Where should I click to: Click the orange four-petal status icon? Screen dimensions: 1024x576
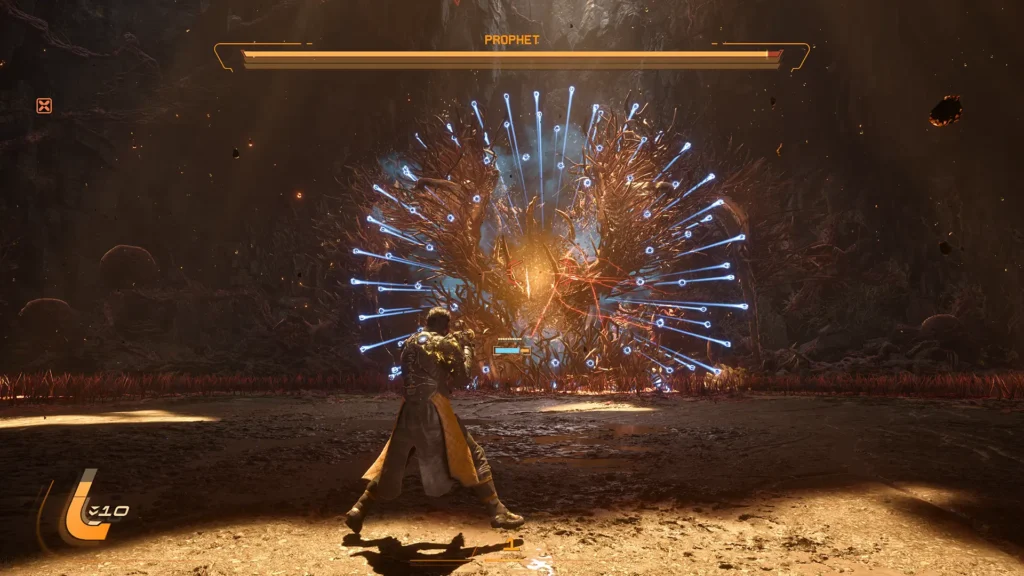tap(44, 105)
